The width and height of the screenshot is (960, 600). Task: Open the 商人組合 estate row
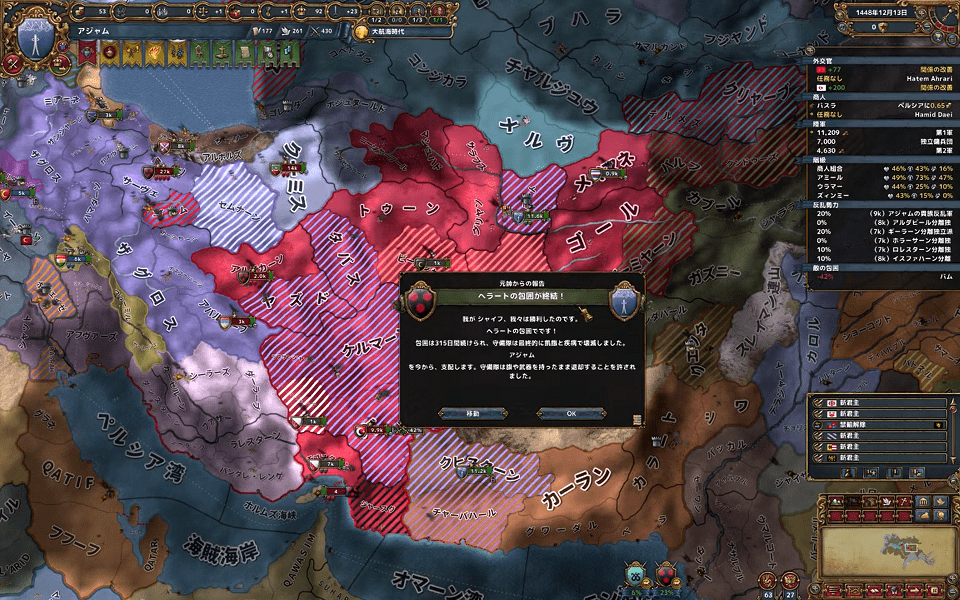[x=880, y=168]
